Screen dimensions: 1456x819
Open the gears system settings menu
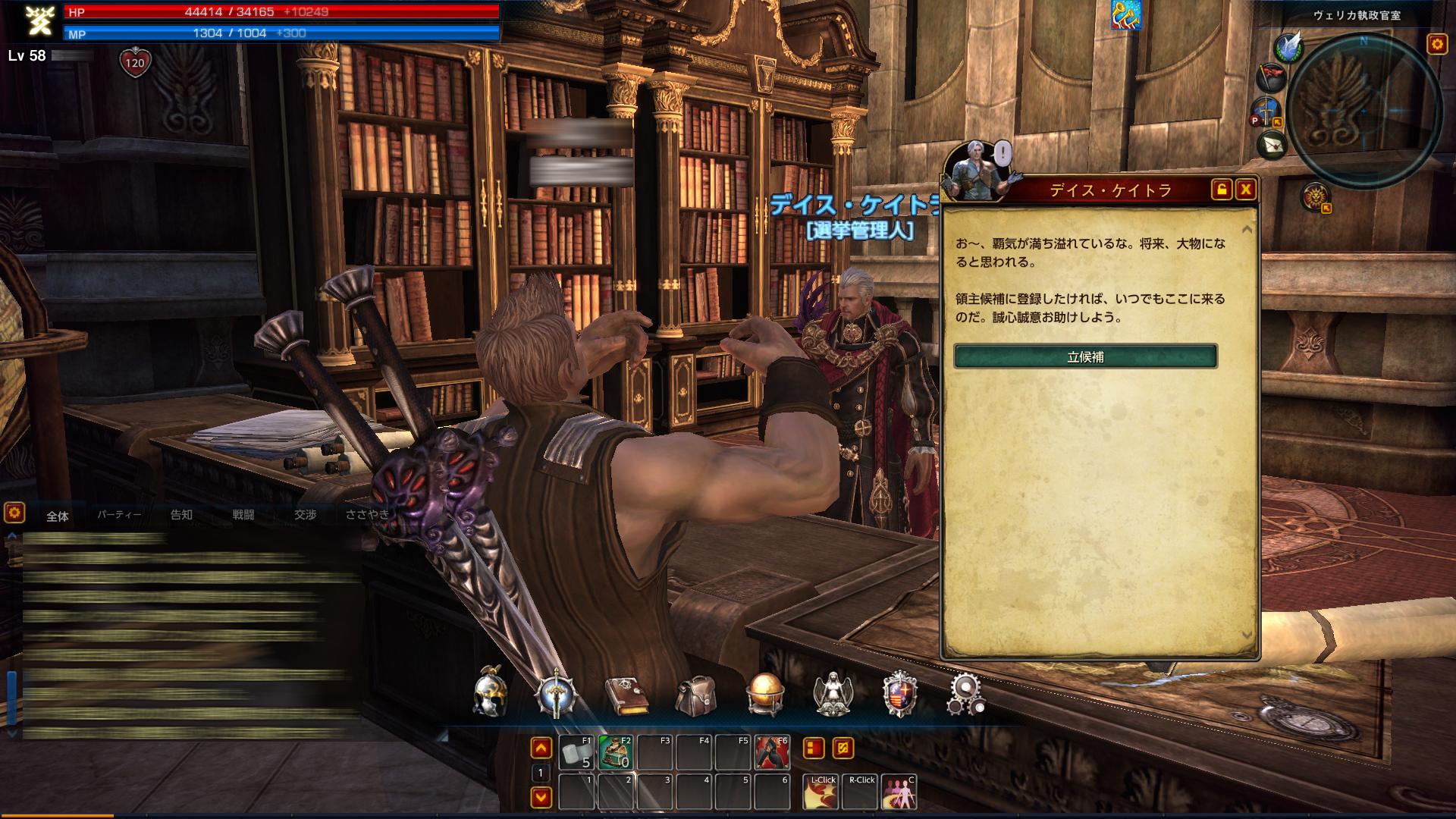click(965, 694)
